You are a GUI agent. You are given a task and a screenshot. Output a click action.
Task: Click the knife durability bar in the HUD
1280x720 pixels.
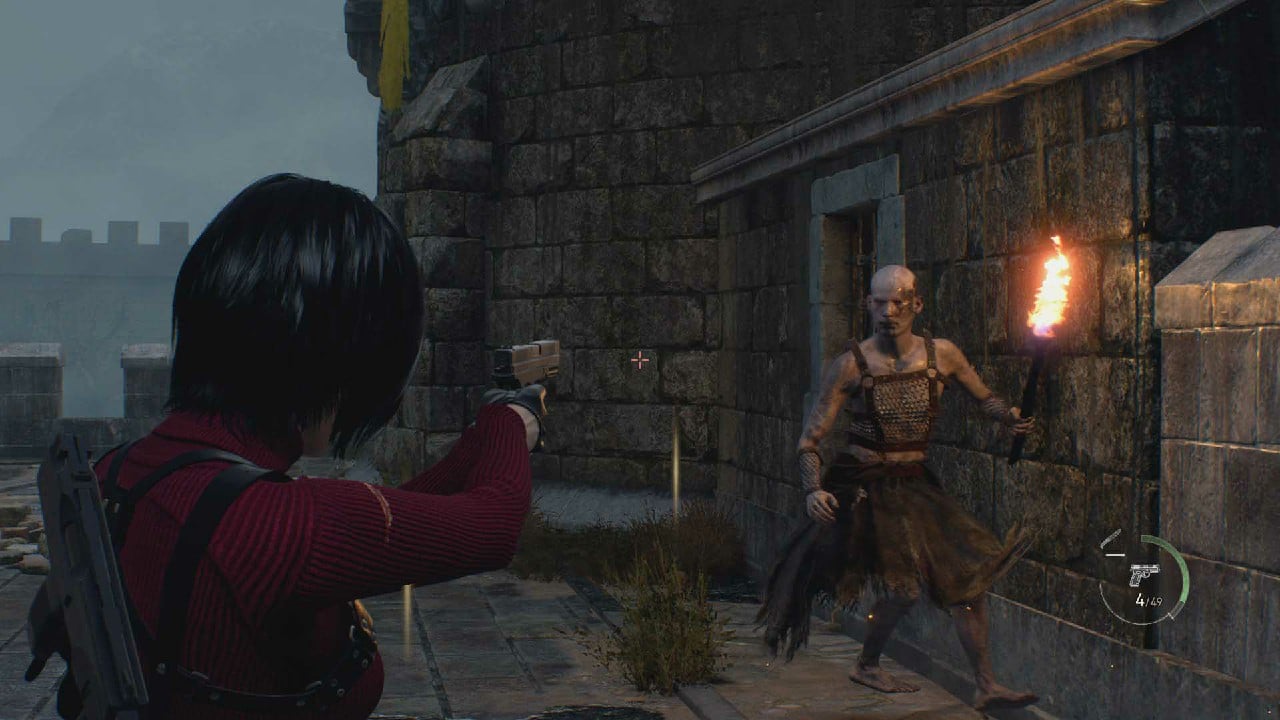point(1114,554)
